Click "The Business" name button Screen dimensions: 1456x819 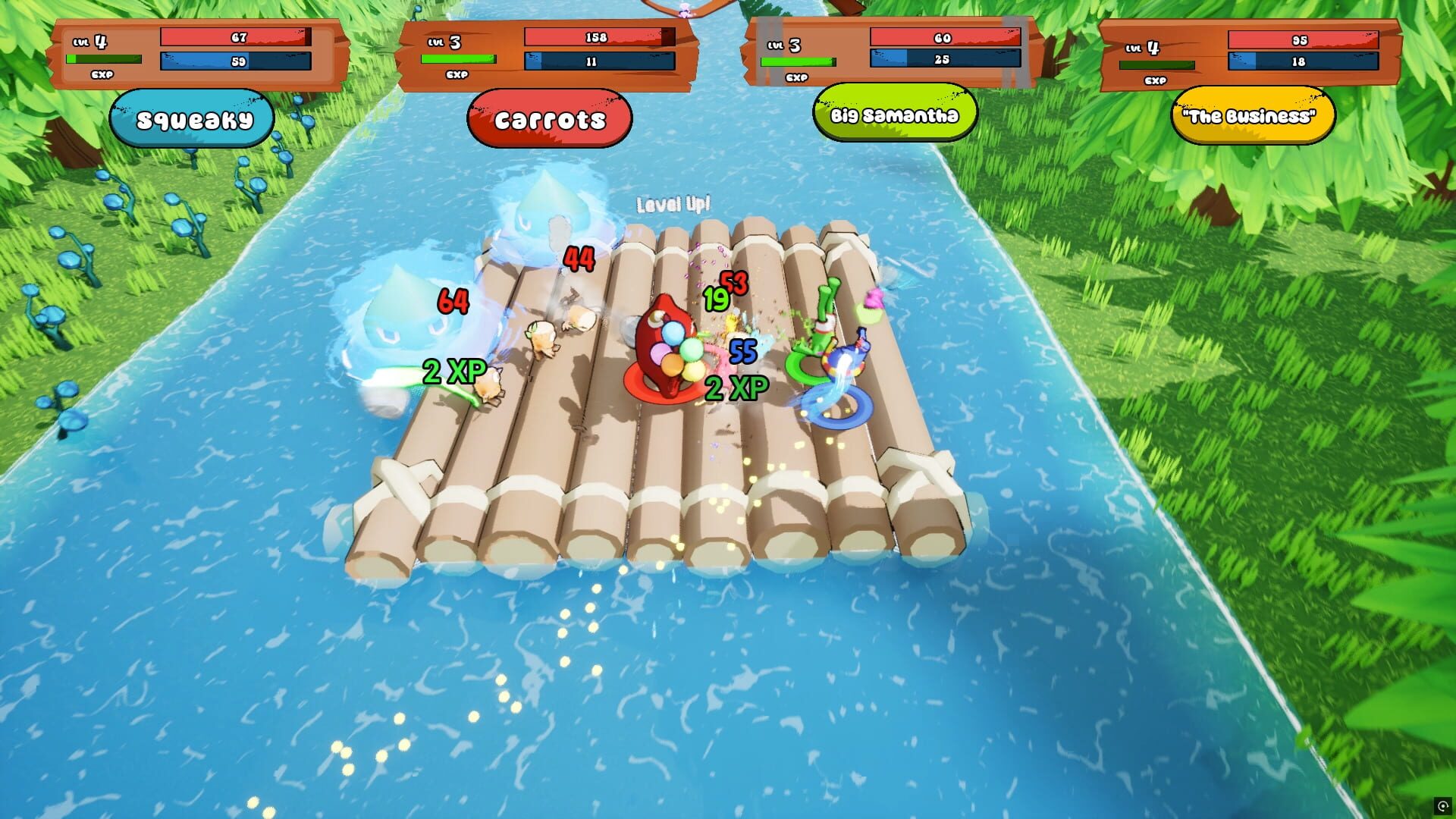point(1252,116)
